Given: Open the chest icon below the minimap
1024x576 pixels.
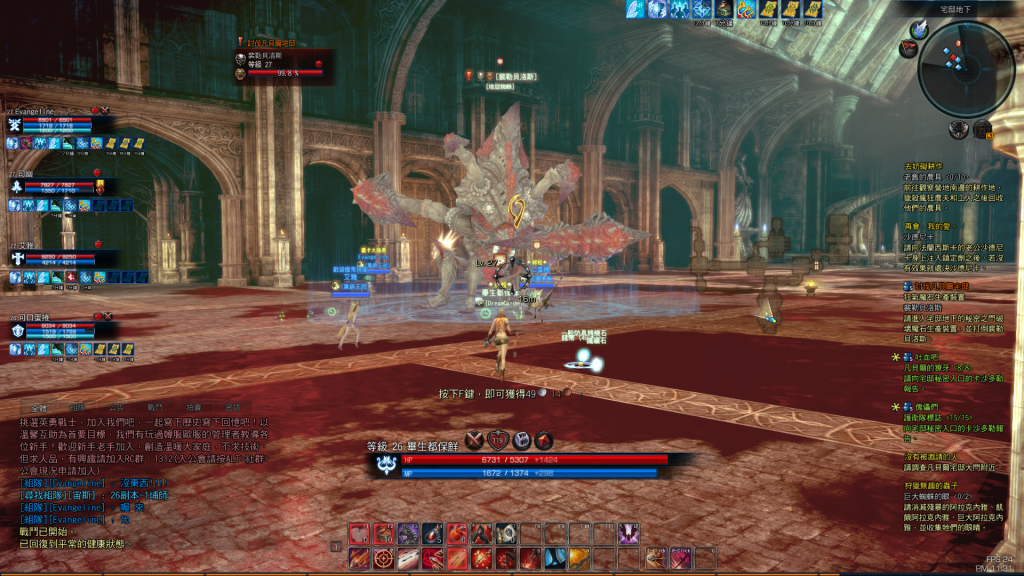Looking at the screenshot, I should tap(981, 129).
